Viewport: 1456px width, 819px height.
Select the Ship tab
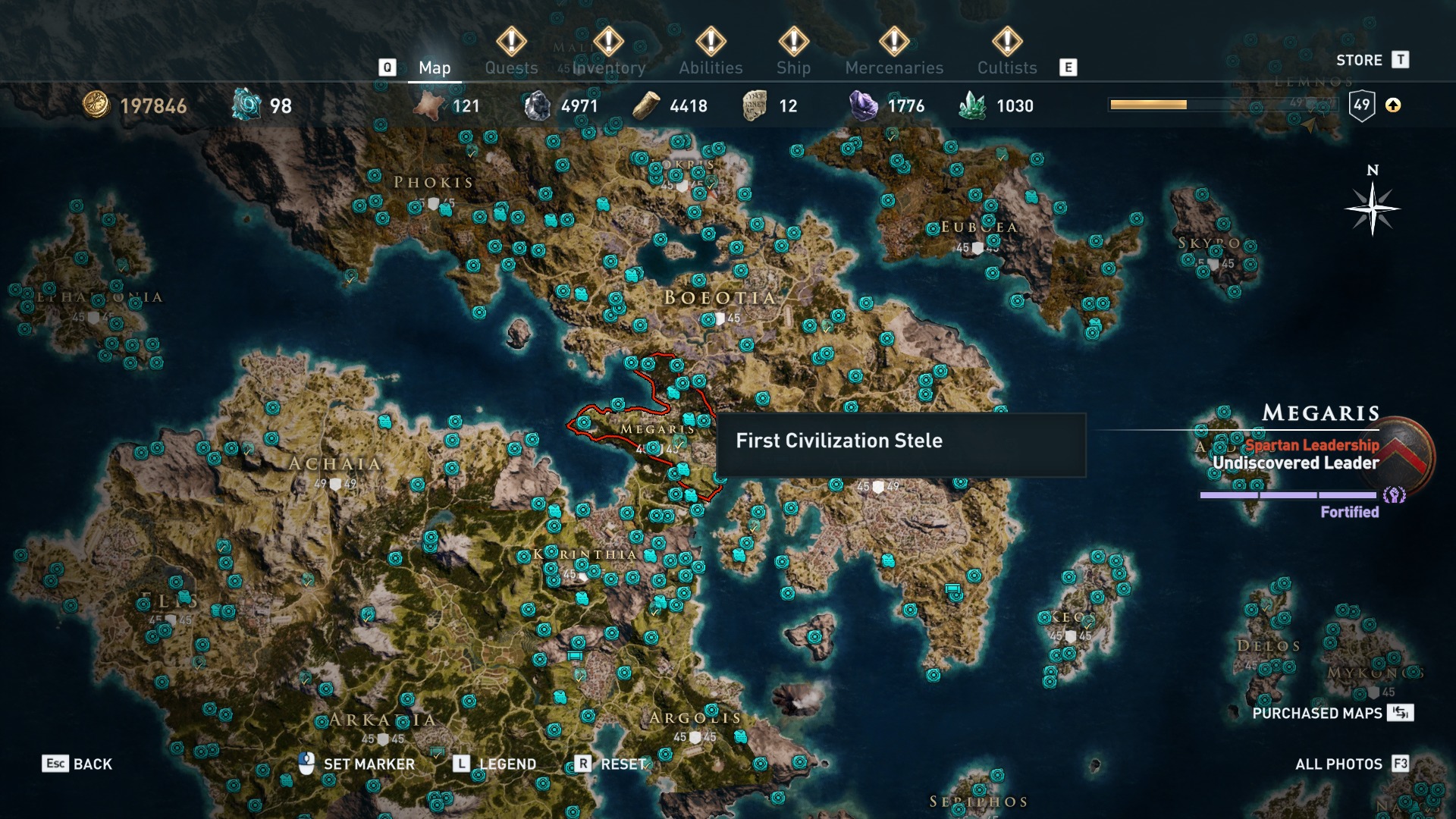pyautogui.click(x=793, y=67)
